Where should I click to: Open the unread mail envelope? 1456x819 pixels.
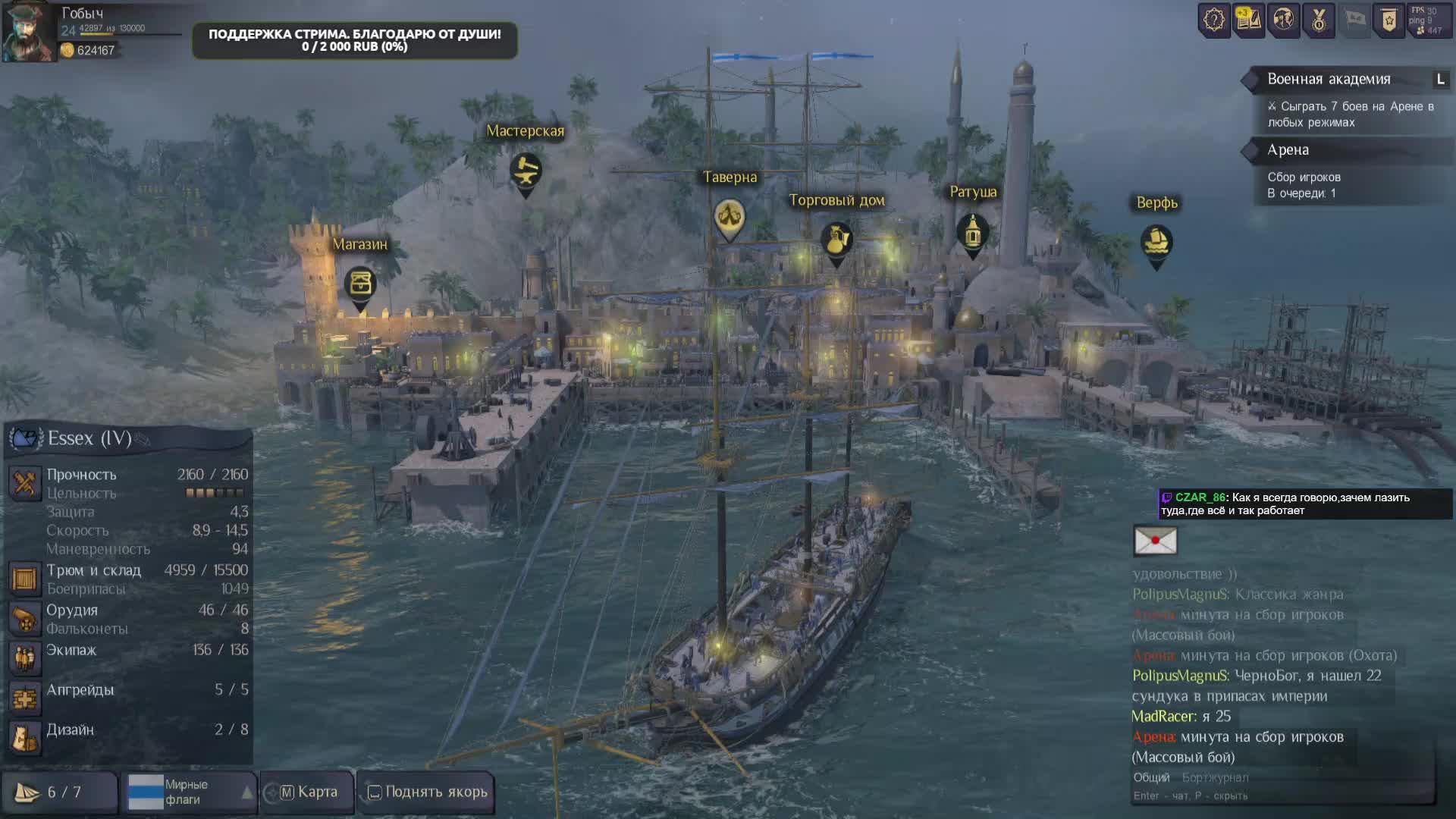(x=1155, y=541)
